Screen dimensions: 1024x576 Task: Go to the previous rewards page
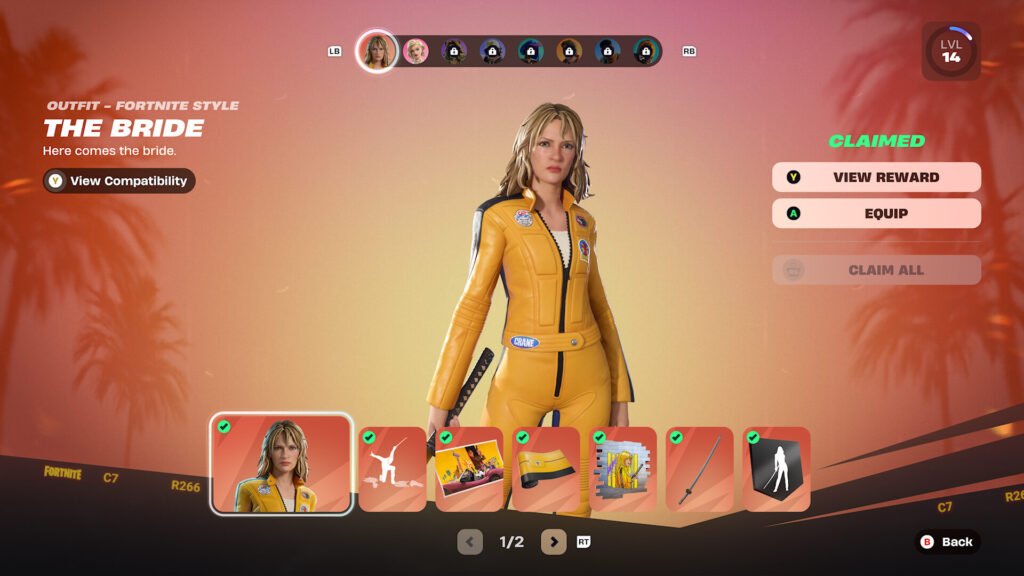[x=470, y=542]
